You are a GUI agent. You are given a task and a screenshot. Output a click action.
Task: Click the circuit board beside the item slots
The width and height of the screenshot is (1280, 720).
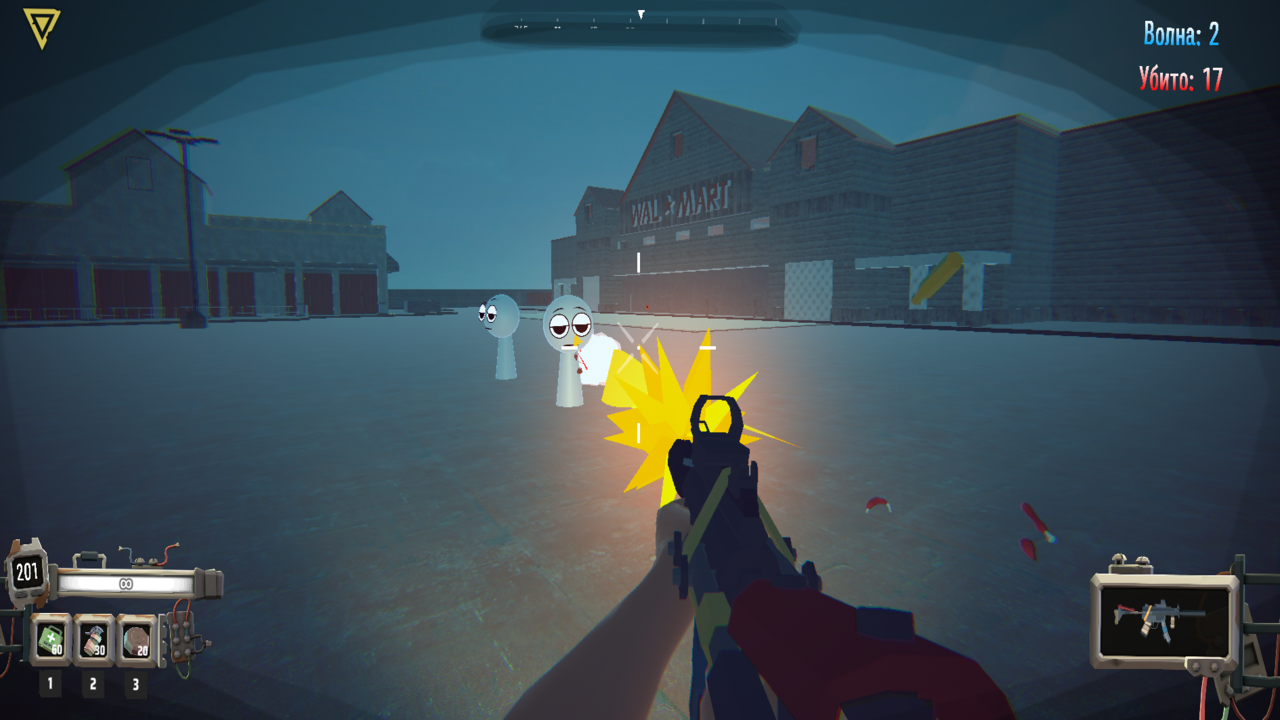pos(180,638)
